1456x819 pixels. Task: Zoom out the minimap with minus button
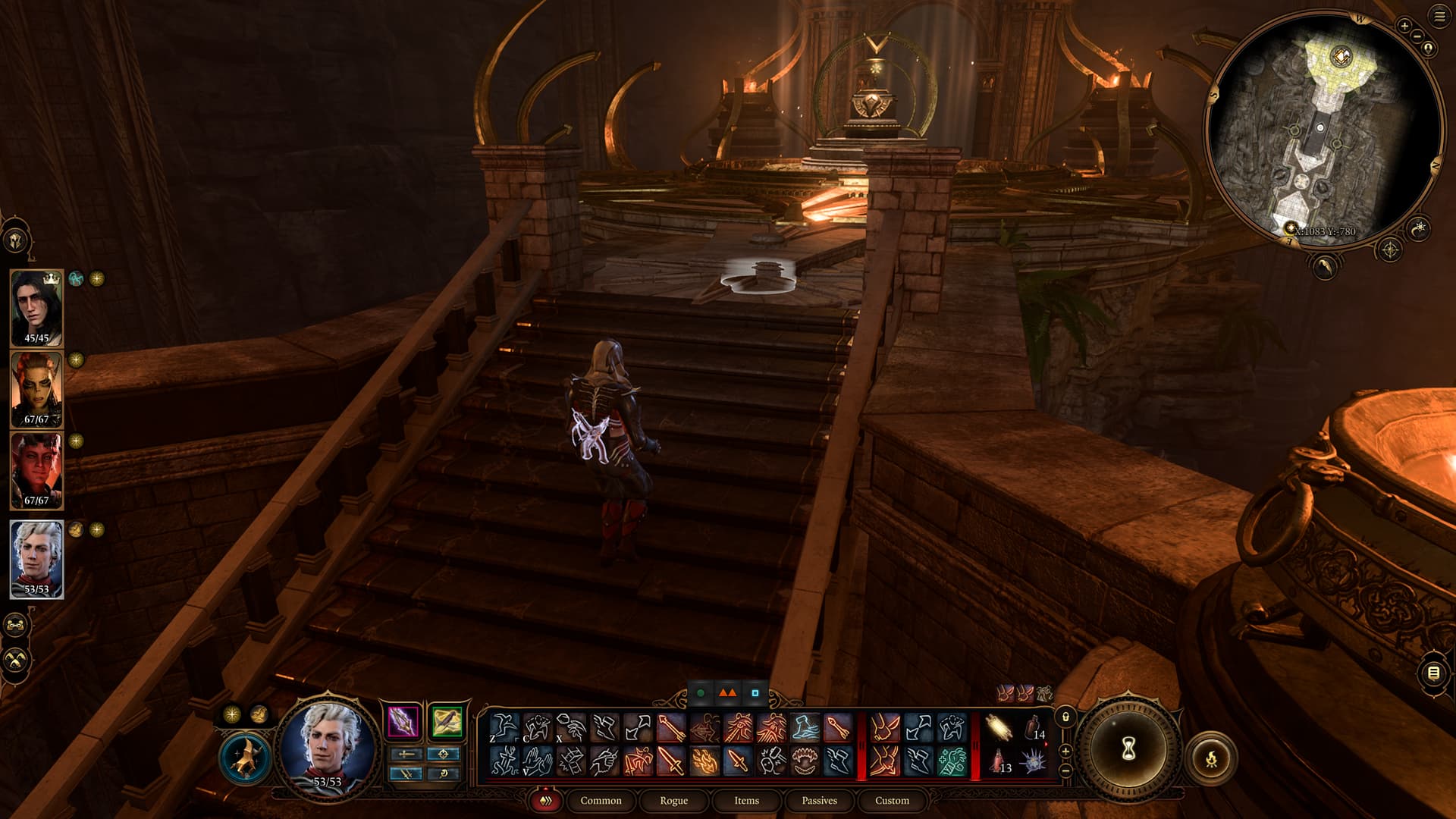tap(1417, 36)
